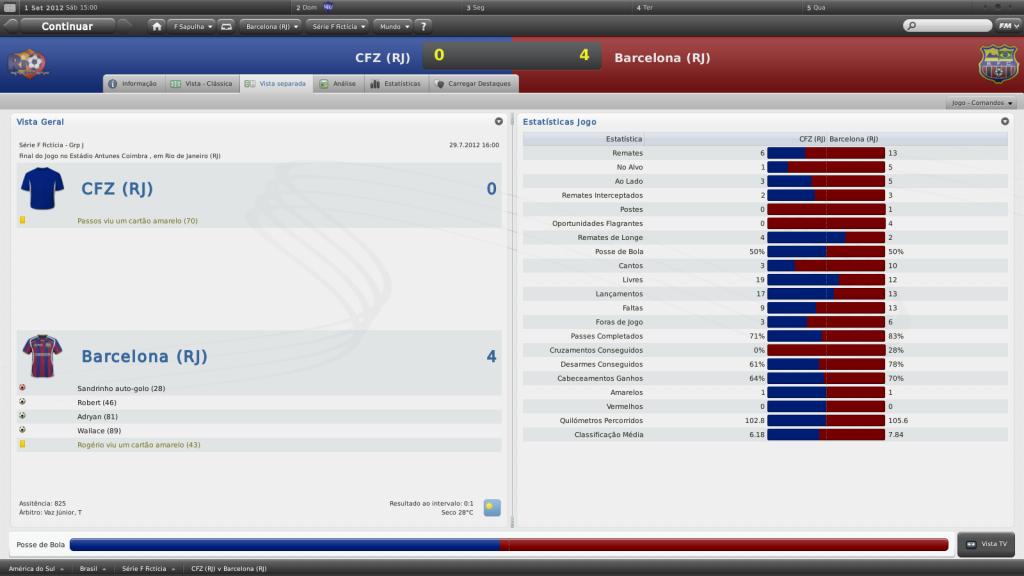1024x576 pixels.
Task: Open the Série F Fictícia competition dropdown
Action: [x=337, y=26]
